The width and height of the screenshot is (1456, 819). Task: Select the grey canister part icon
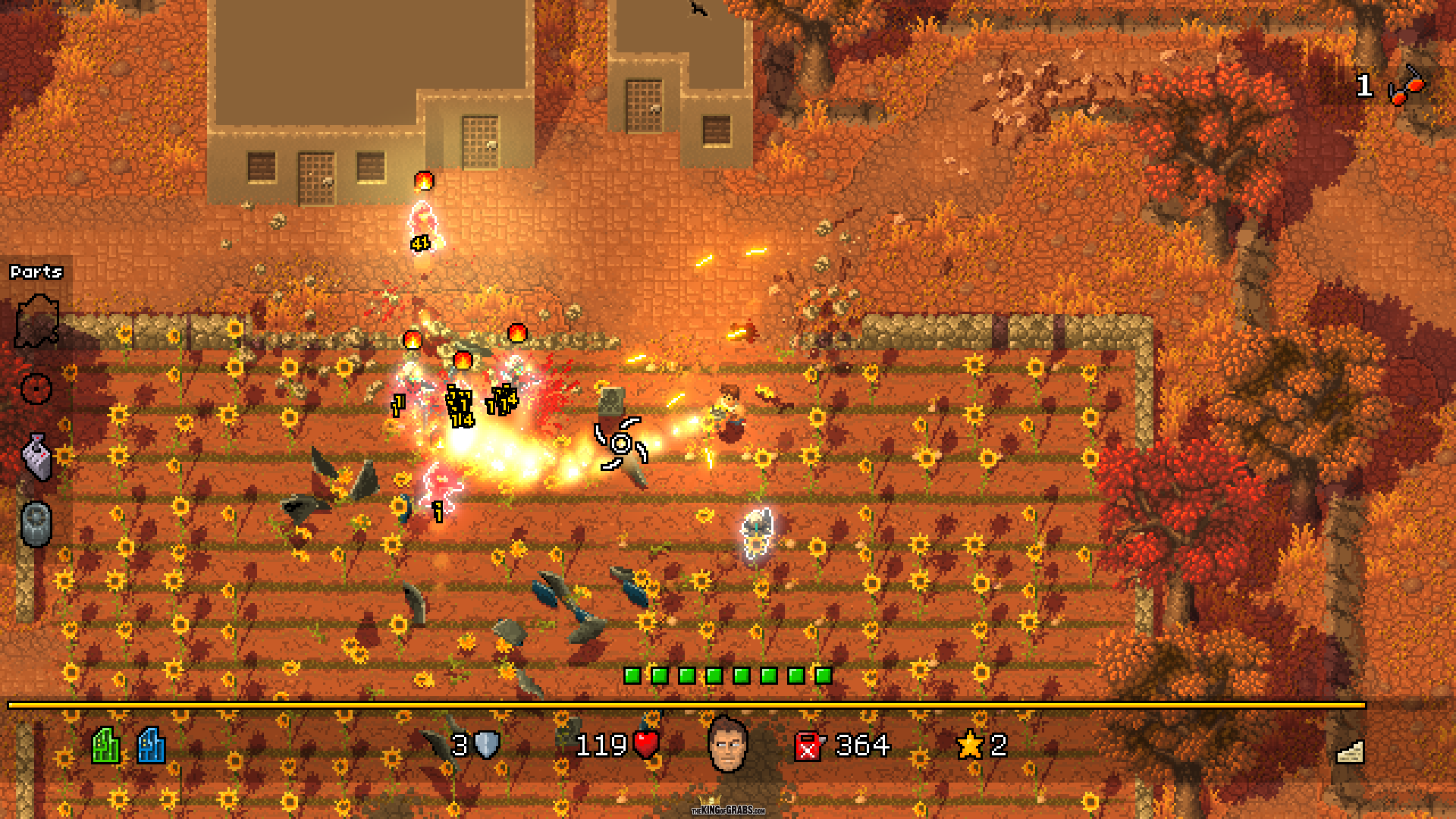point(37,457)
